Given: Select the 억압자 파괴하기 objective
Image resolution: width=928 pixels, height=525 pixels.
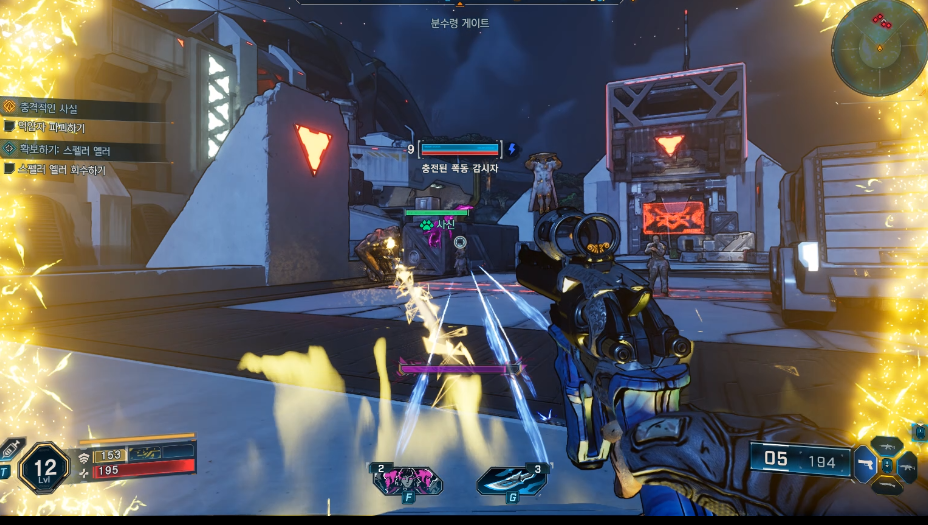Looking at the screenshot, I should [x=52, y=128].
